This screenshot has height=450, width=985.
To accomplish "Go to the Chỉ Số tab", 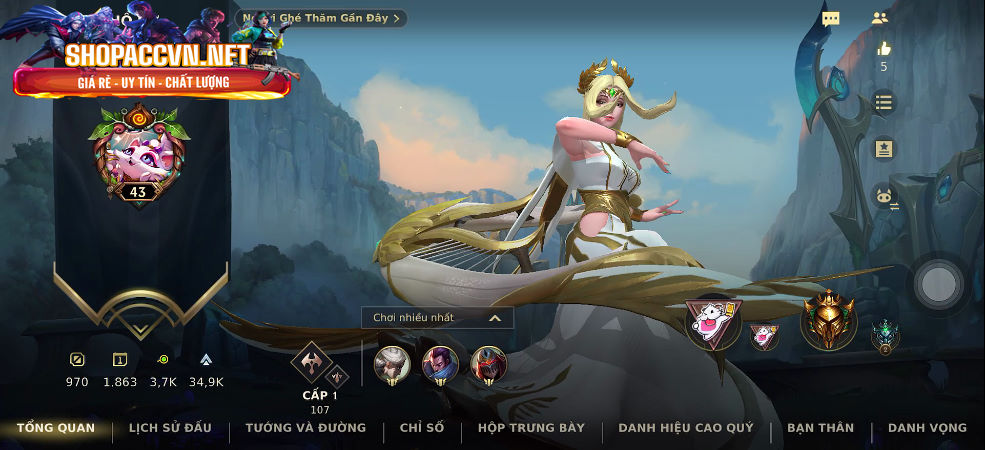I will click(x=421, y=428).
